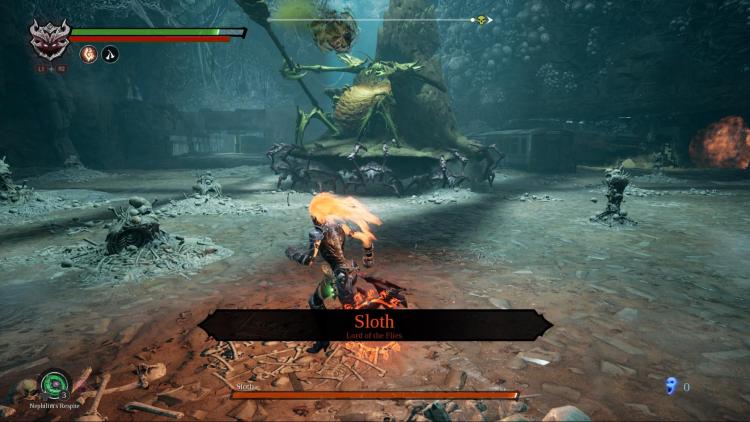This screenshot has height=422, width=750.
Task: Click the horned demon mask portrait
Action: (48, 38)
